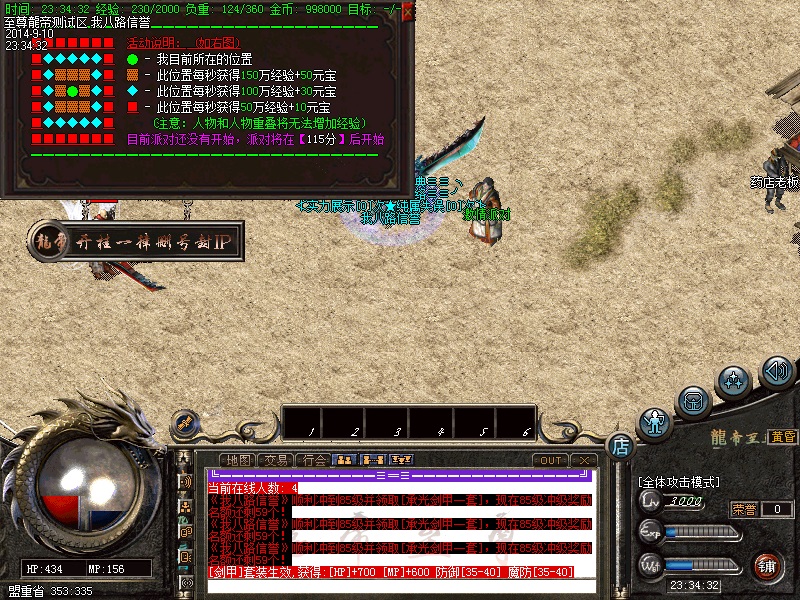
Task: Toggle the 全体攻击模式 attack mode label
Action: (x=680, y=482)
